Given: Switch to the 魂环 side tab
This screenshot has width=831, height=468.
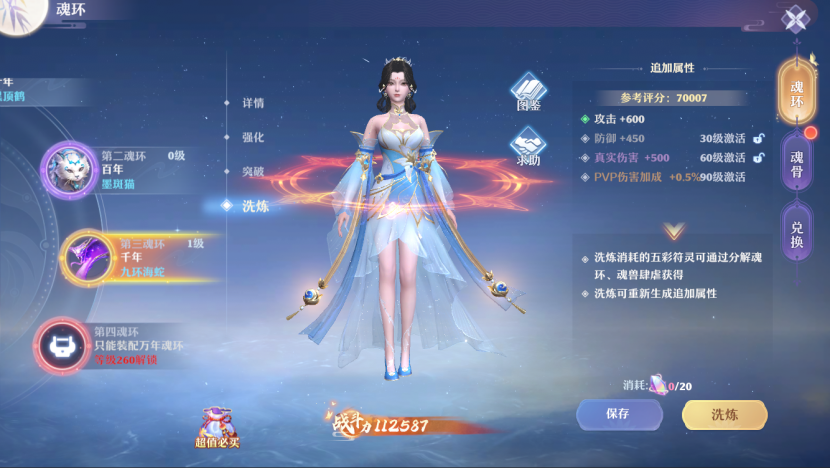Looking at the screenshot, I should pyautogui.click(x=796, y=94).
